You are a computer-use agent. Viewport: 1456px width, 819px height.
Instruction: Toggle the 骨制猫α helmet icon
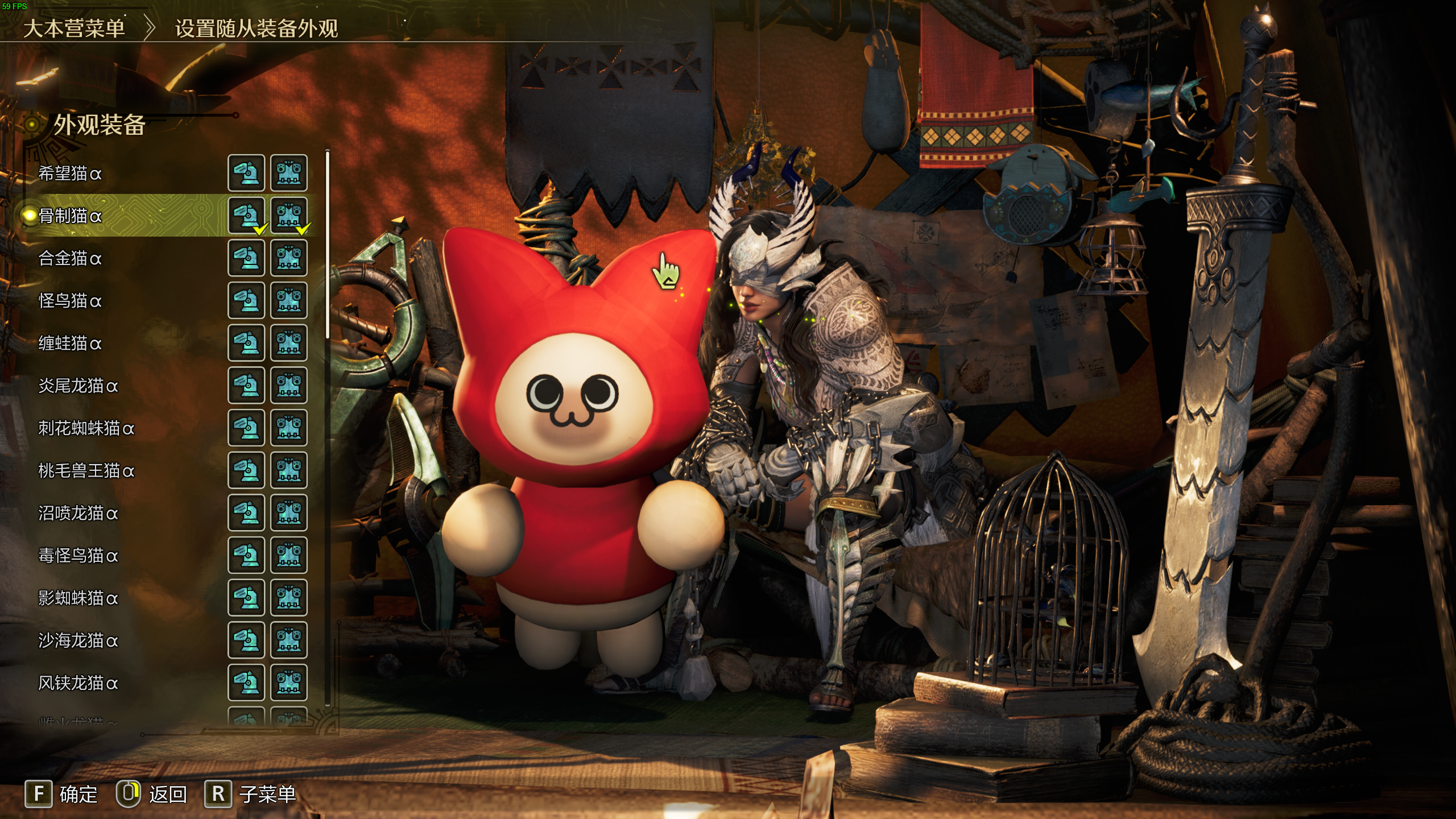coord(246,216)
